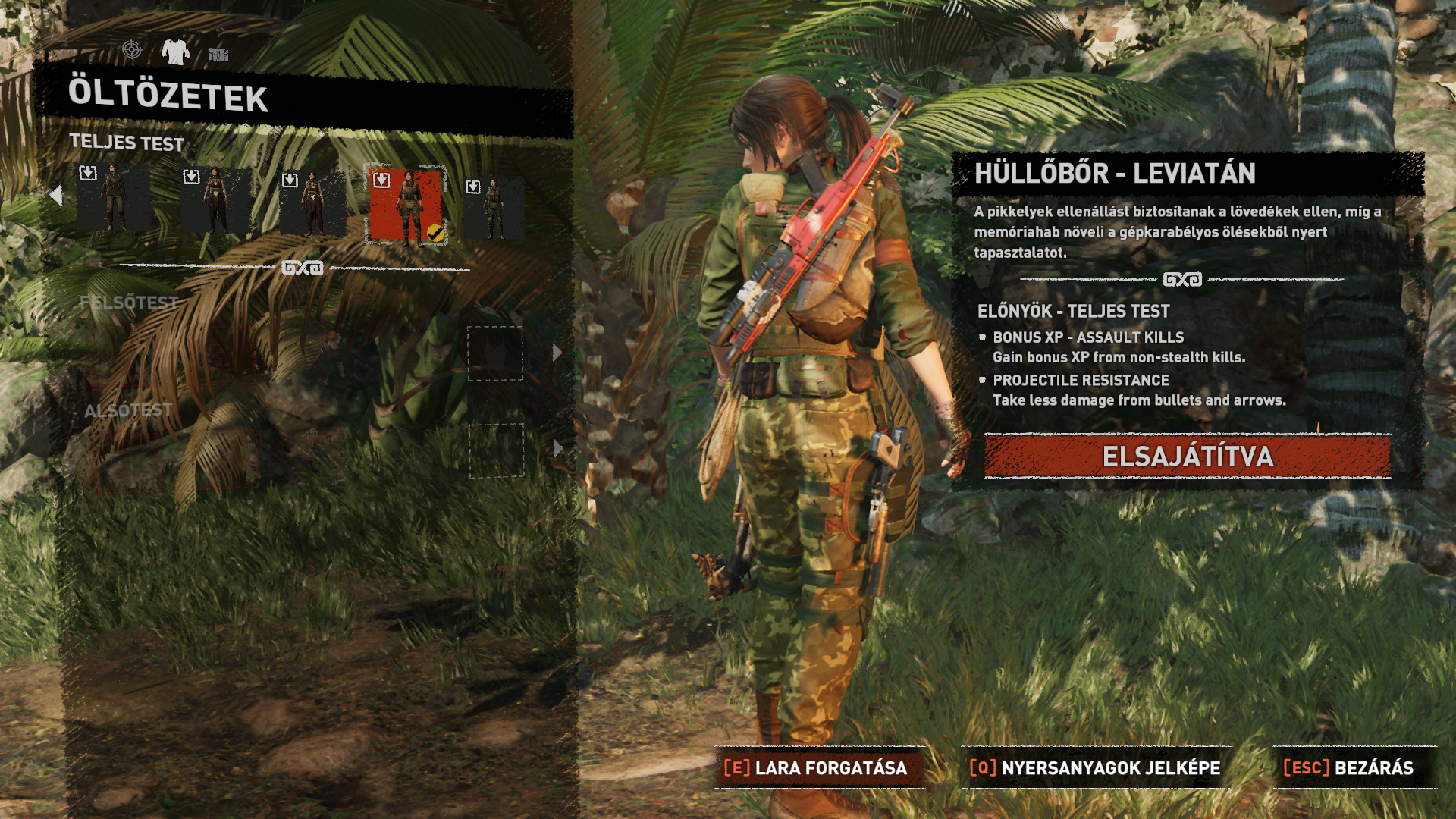This screenshot has height=819, width=1456.
Task: Click the Elsajátítva button
Action: (1187, 457)
